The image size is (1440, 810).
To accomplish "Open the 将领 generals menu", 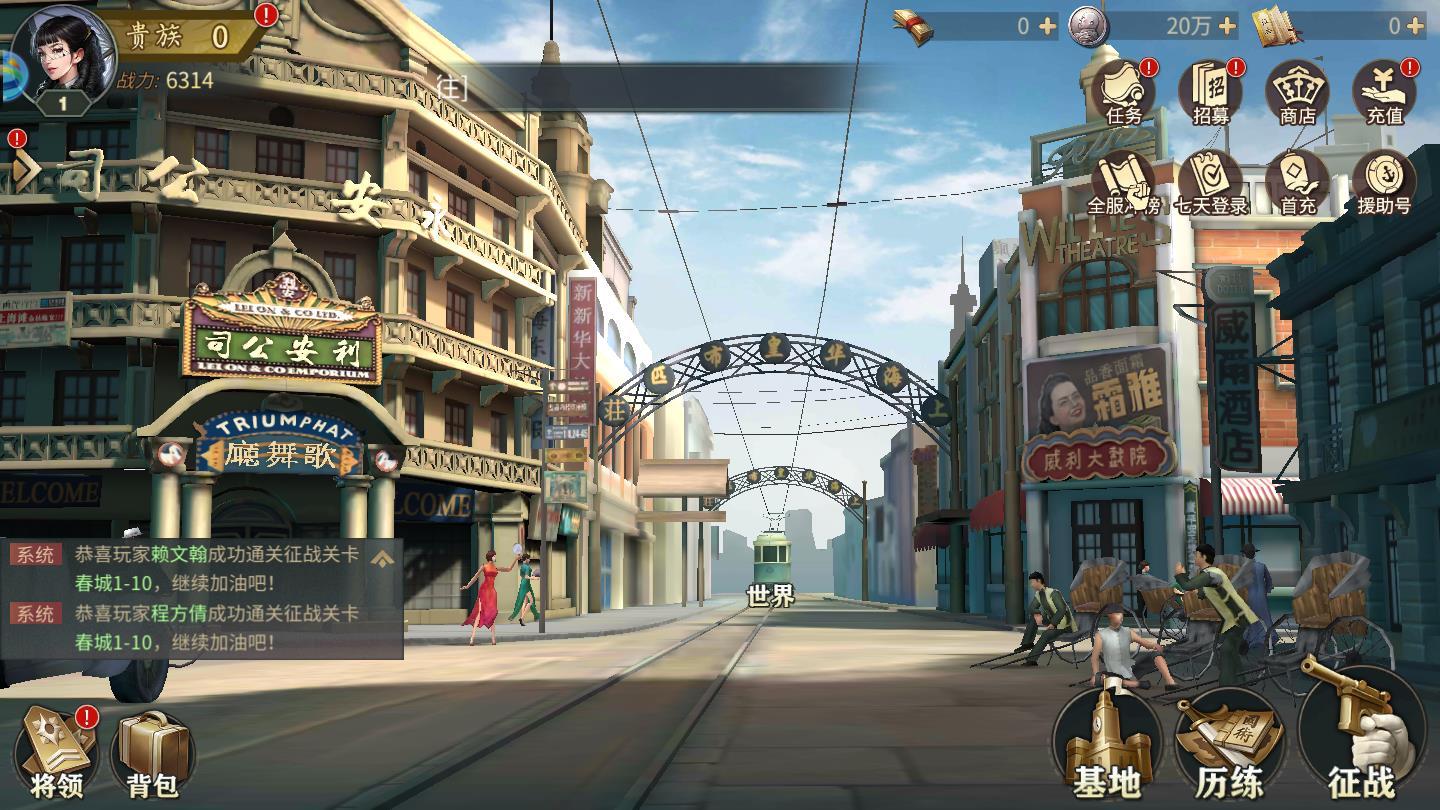I will click(57, 752).
